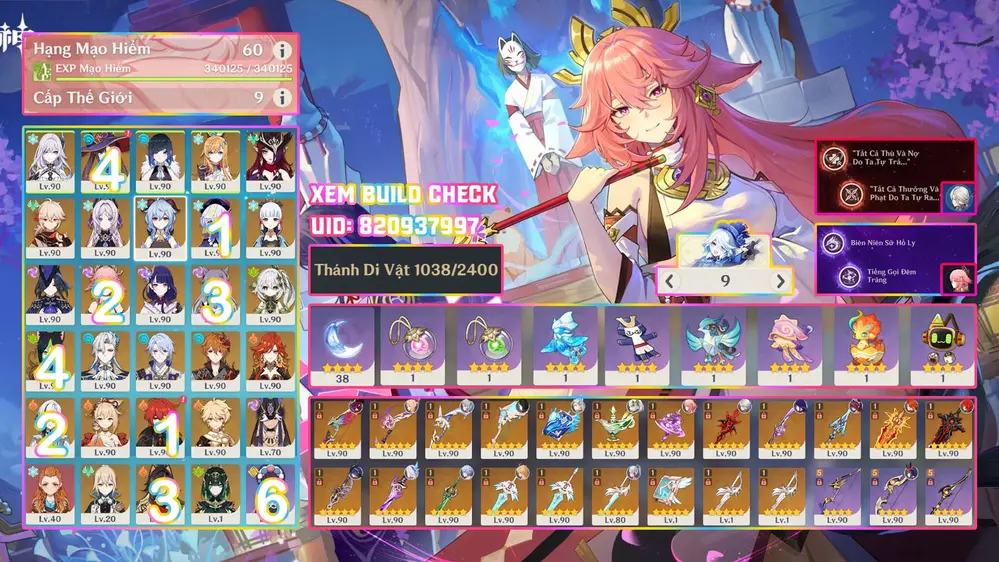Select the crescent moon item with count 38
The height and width of the screenshot is (562, 999).
point(342,344)
